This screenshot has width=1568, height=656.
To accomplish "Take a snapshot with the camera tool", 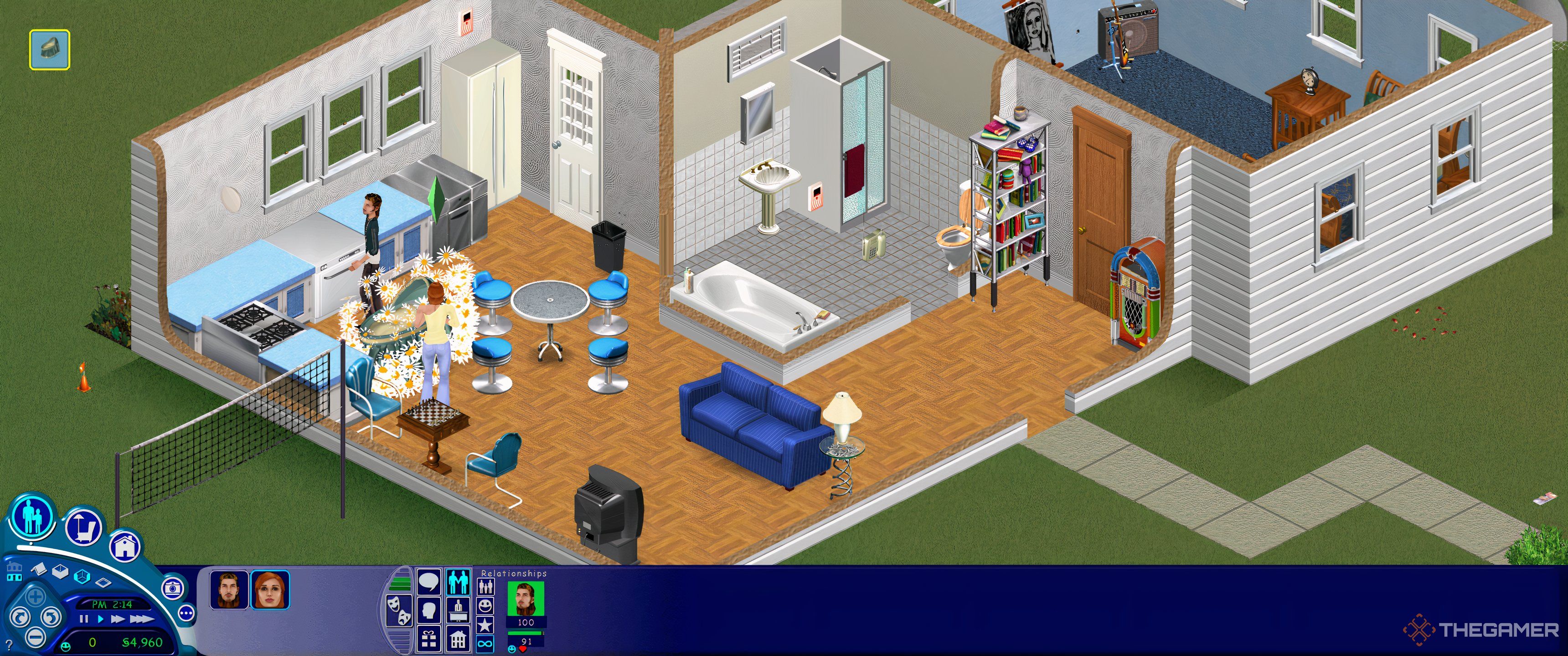I will 173,589.
